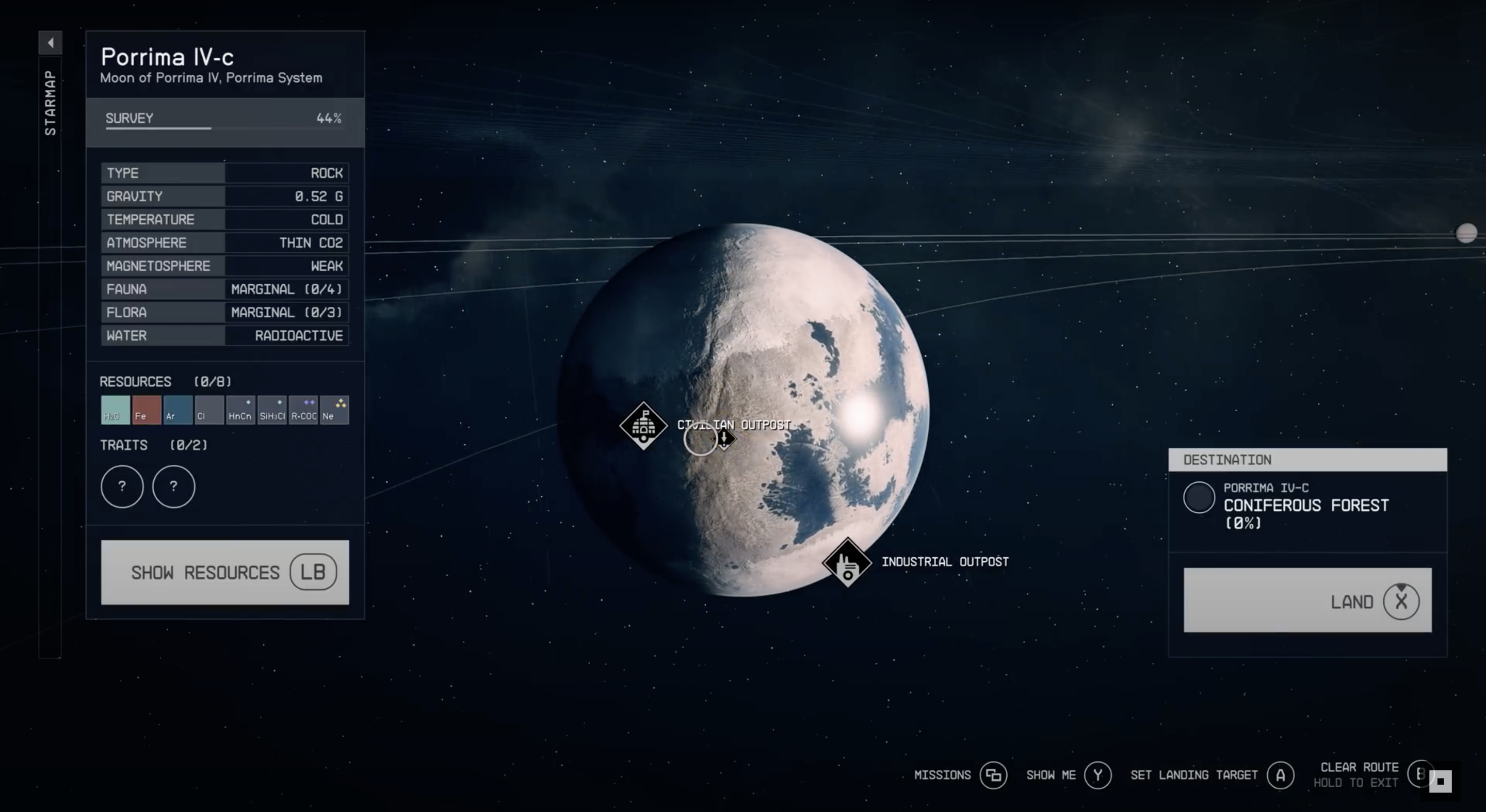Click the Show Resources button

tap(224, 572)
